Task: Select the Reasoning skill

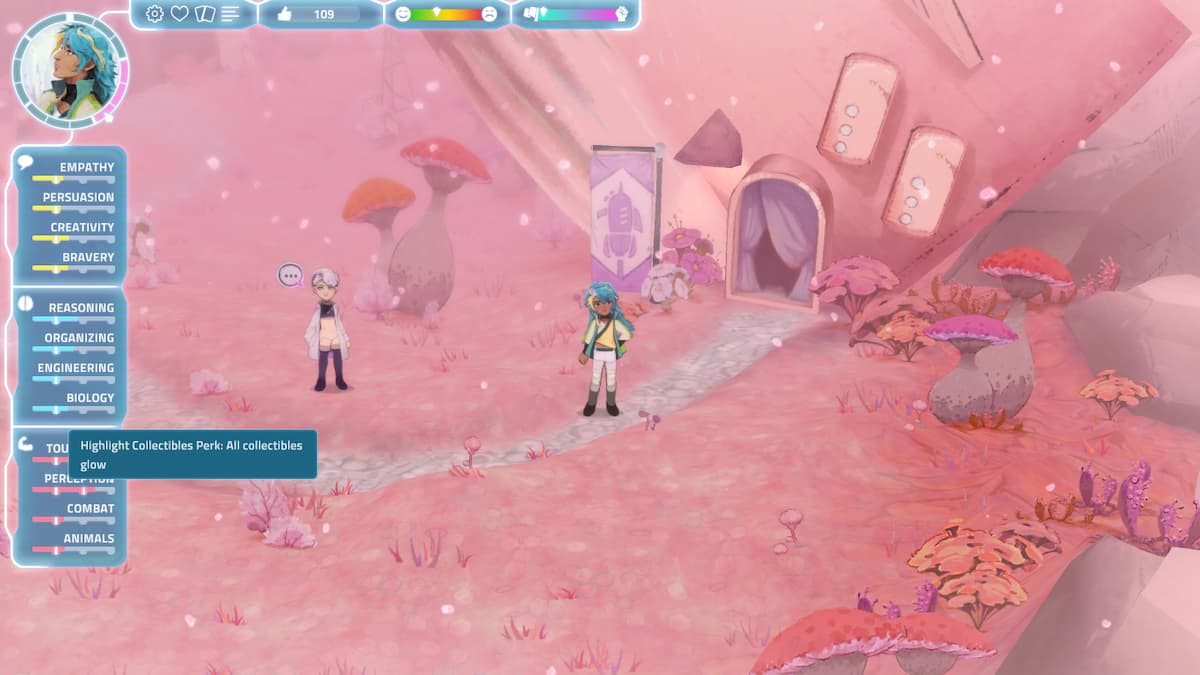Action: pyautogui.click(x=82, y=308)
